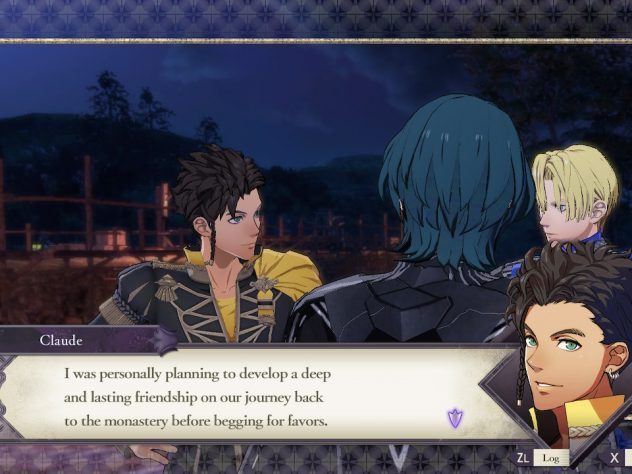Open the dialogue Log
The image size is (632, 474).
pyautogui.click(x=549, y=458)
